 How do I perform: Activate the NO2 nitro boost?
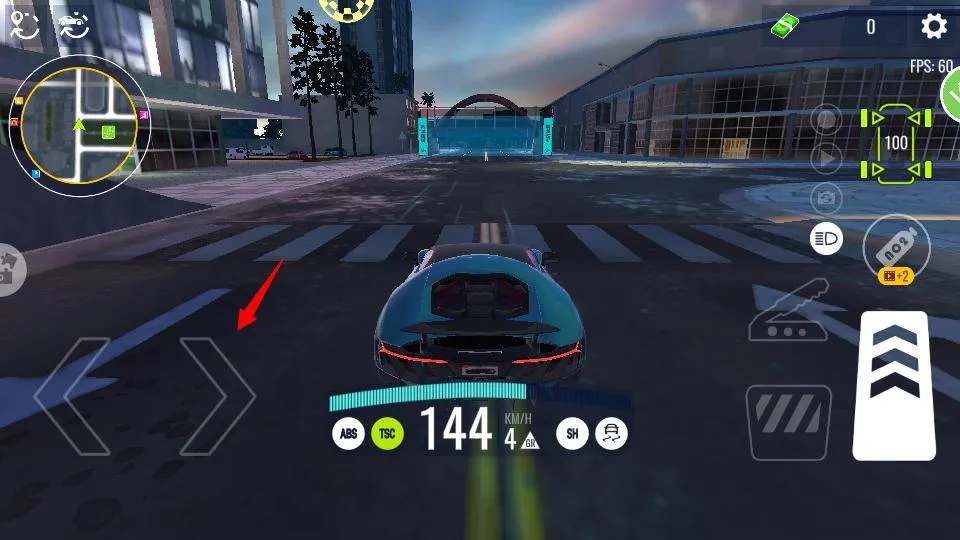[x=896, y=246]
